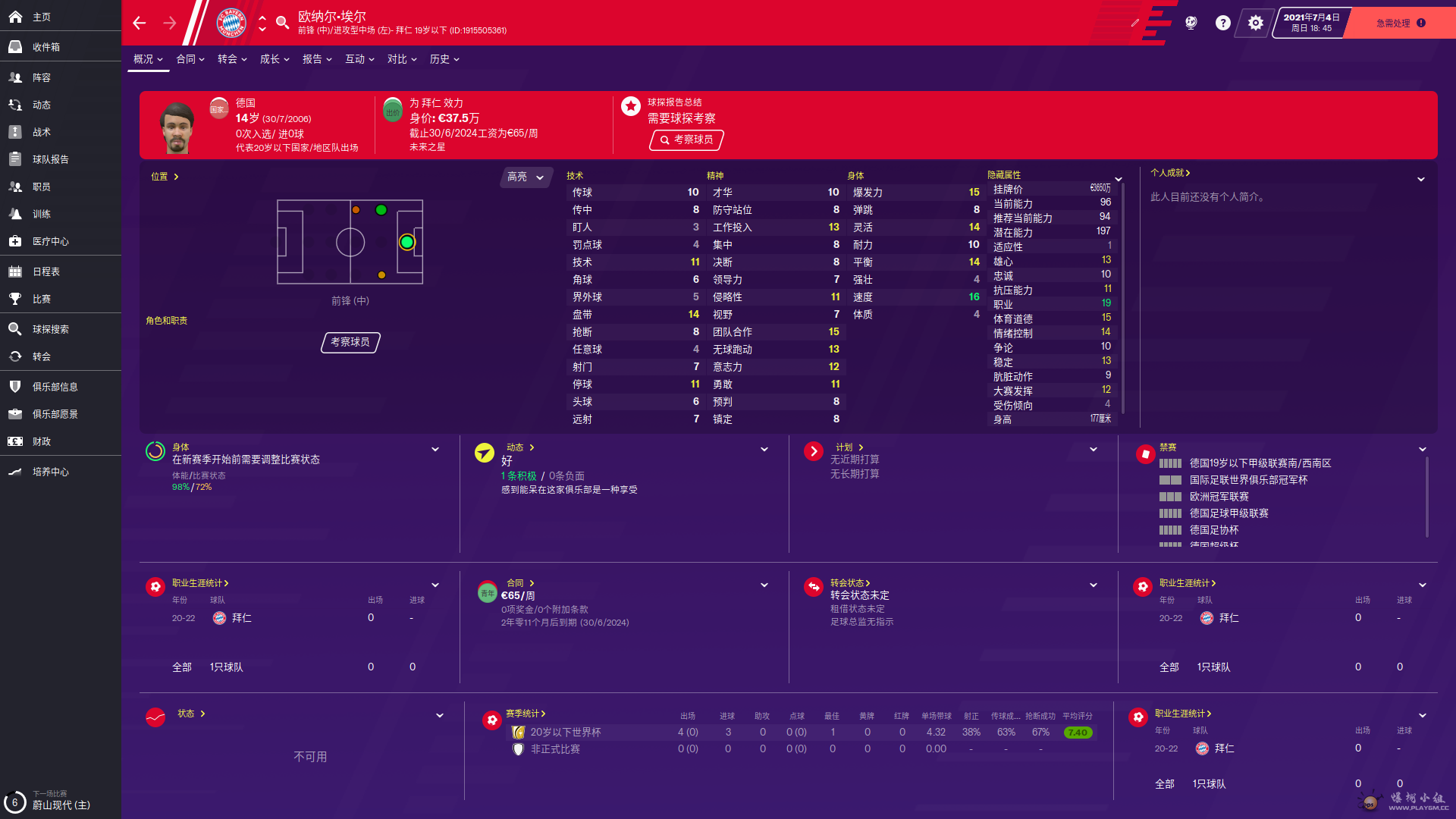This screenshot has width=1456, height=819.
Task: Click the question mark help icon
Action: (x=1222, y=23)
